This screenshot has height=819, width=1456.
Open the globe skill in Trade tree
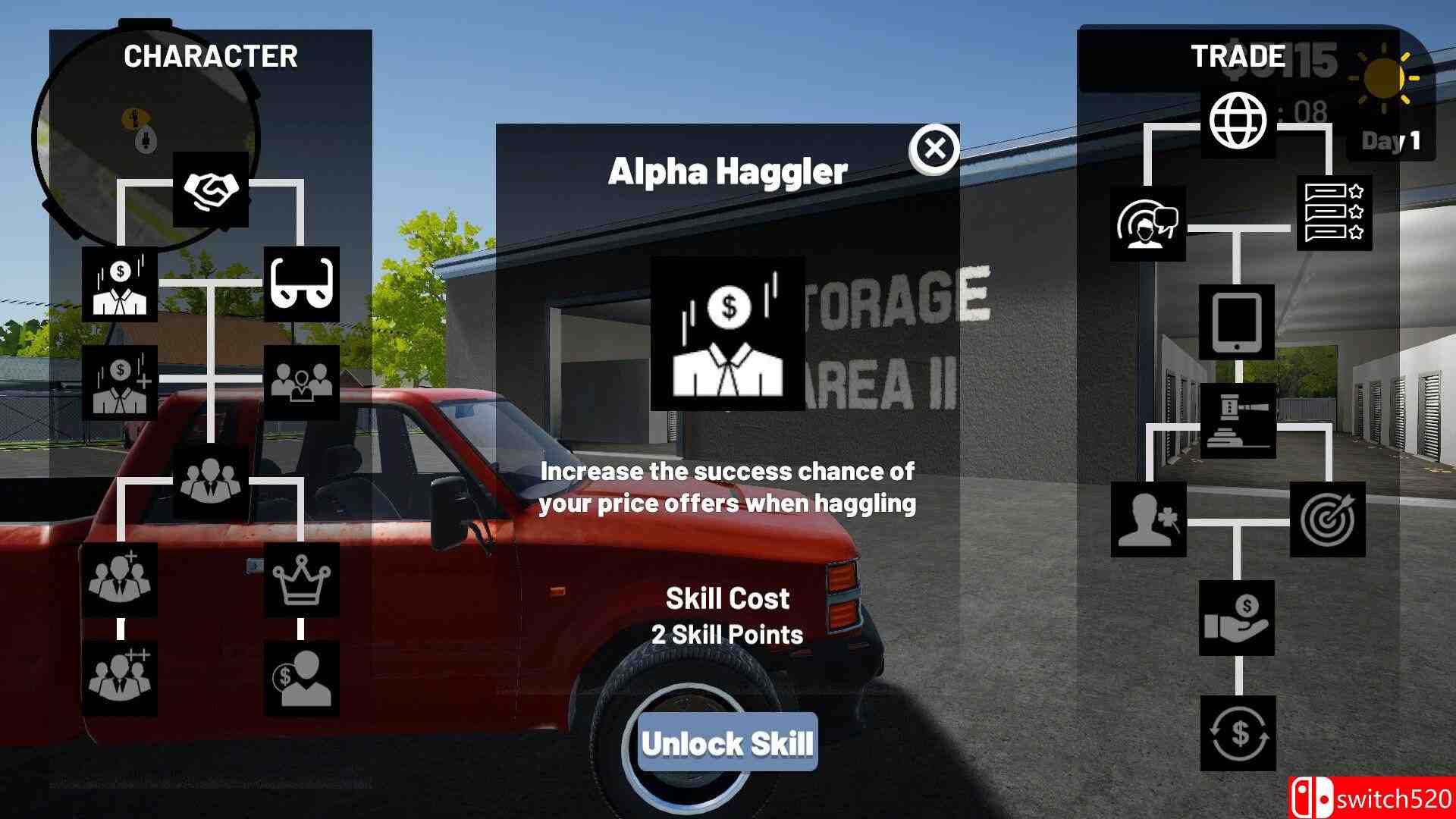(x=1238, y=121)
